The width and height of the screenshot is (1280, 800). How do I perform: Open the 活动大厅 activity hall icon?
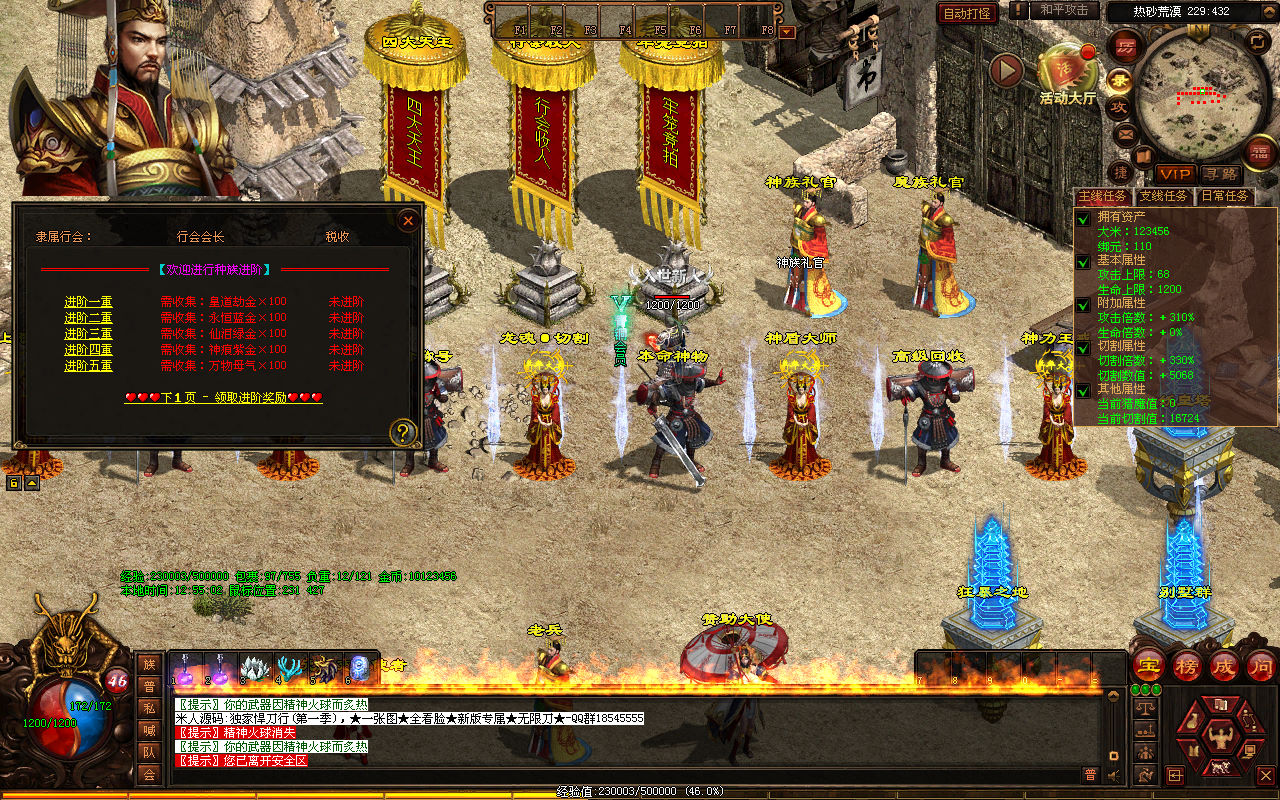coord(1067,70)
